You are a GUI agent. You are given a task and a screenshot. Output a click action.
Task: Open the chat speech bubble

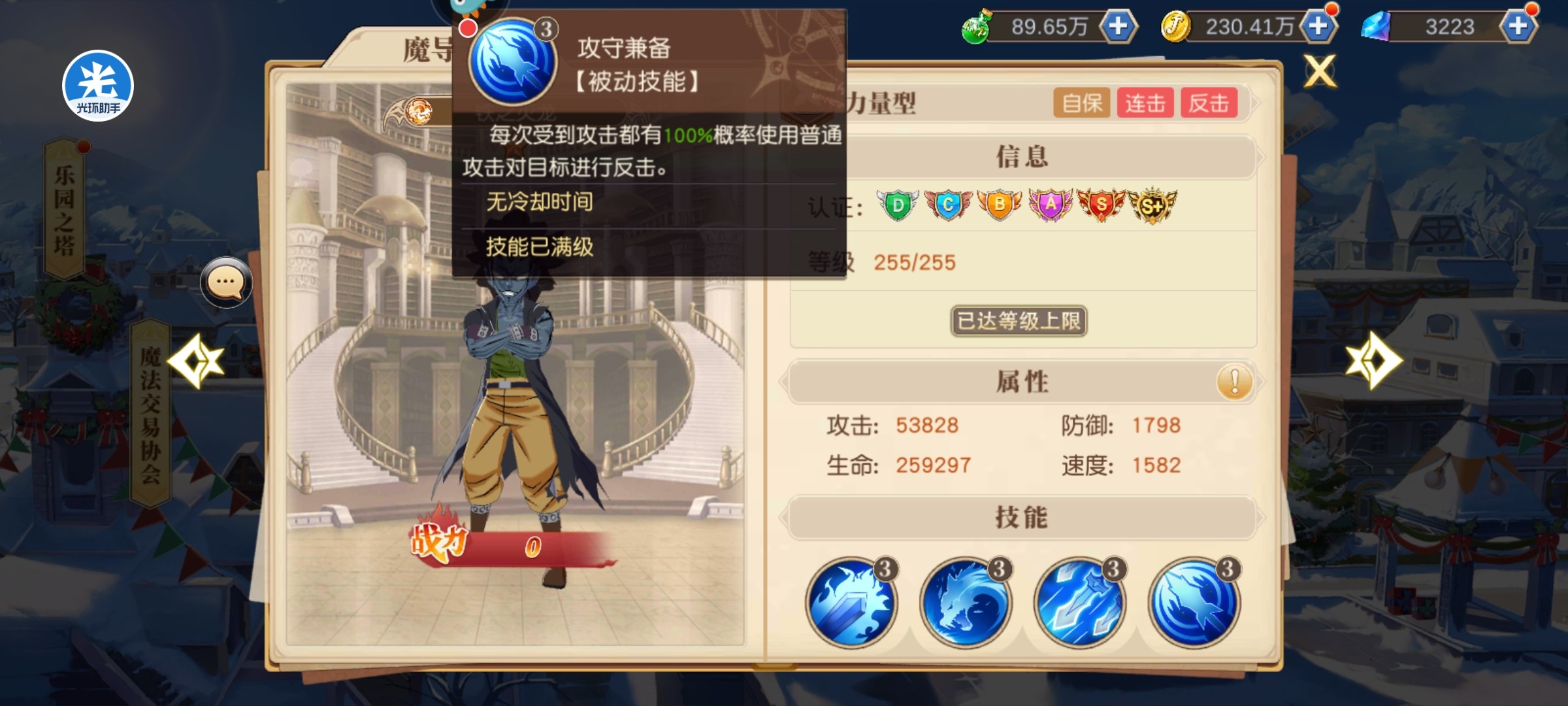(226, 282)
